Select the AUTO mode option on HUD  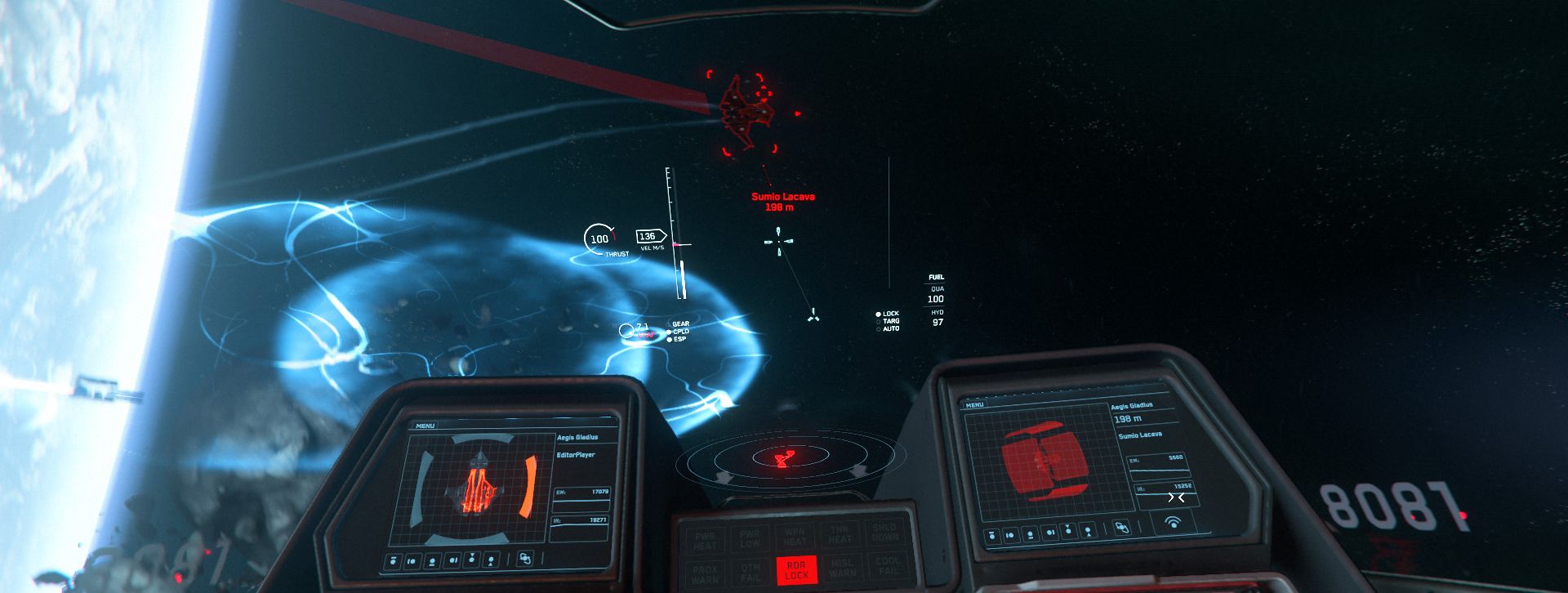click(889, 329)
